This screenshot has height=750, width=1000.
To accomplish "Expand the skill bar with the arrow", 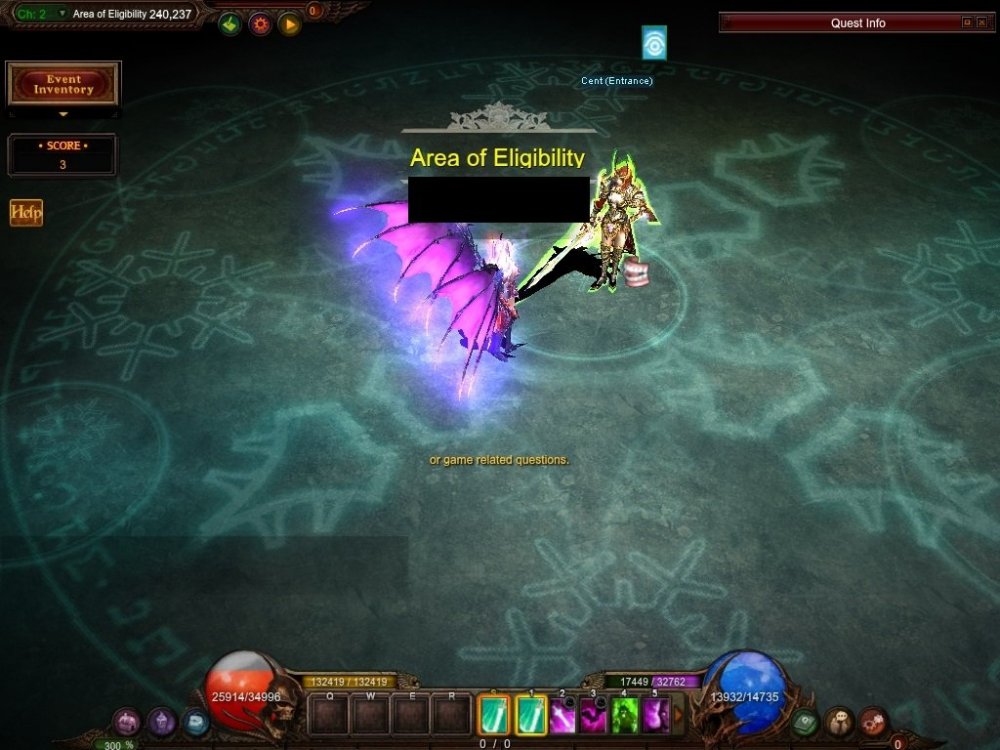I will click(x=679, y=715).
